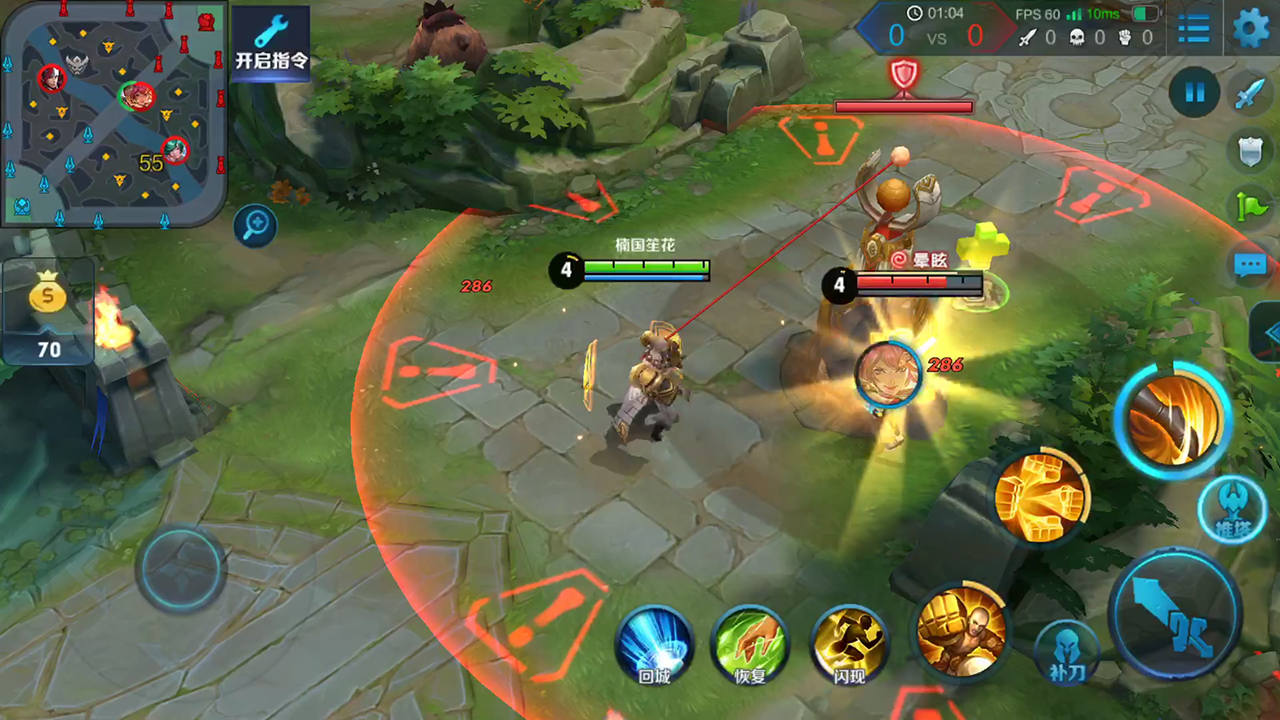This screenshot has height=720, width=1280.
Task: Send the shield retreat signal
Action: [x=1251, y=150]
